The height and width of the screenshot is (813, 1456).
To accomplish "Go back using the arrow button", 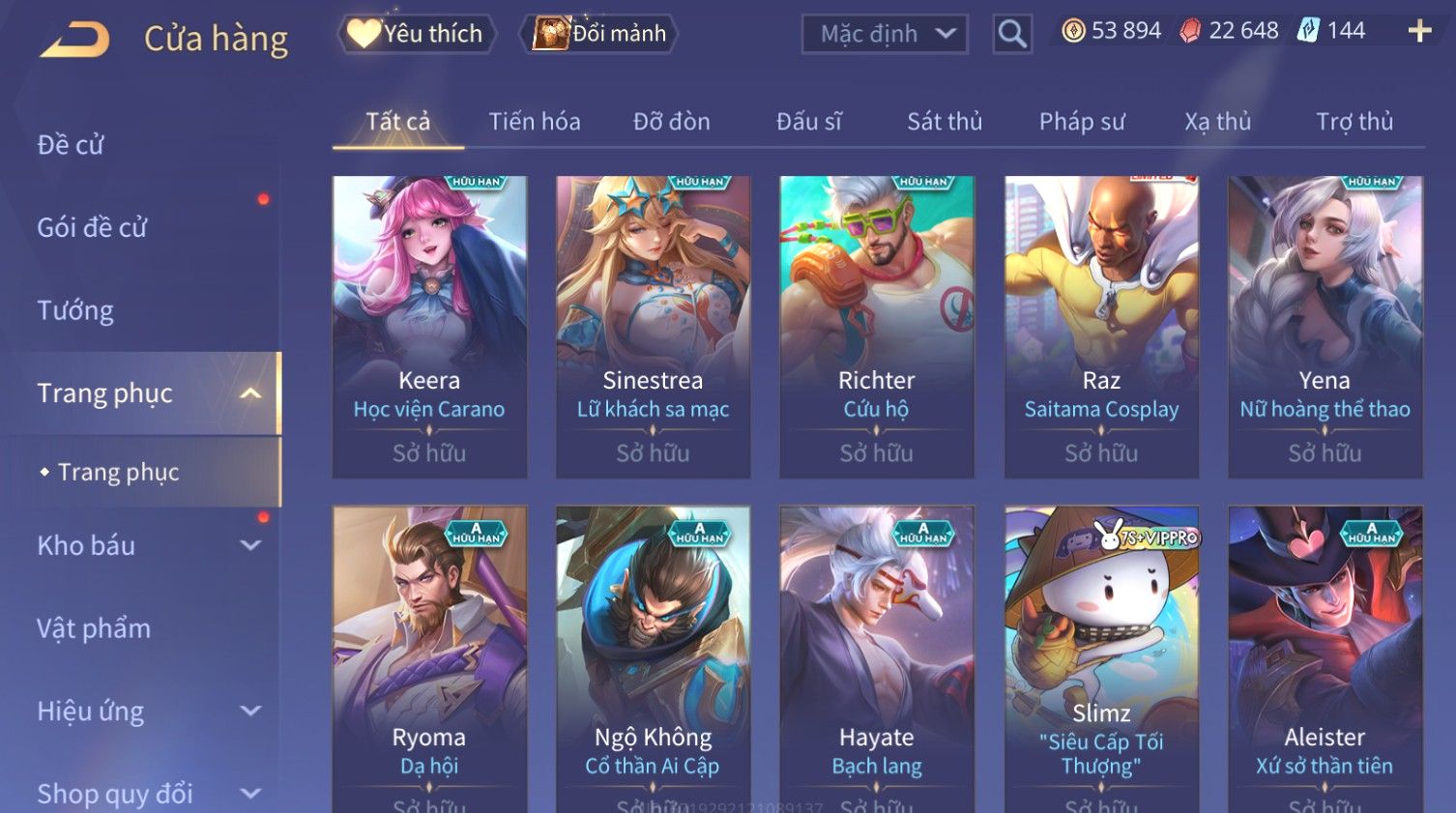I will pyautogui.click(x=75, y=39).
